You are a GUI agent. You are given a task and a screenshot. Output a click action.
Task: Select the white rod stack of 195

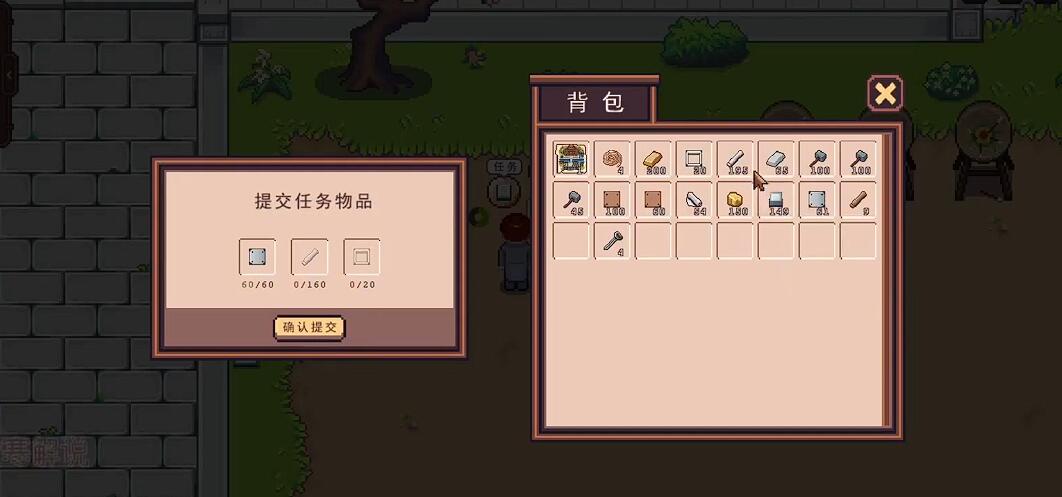pyautogui.click(x=735, y=159)
